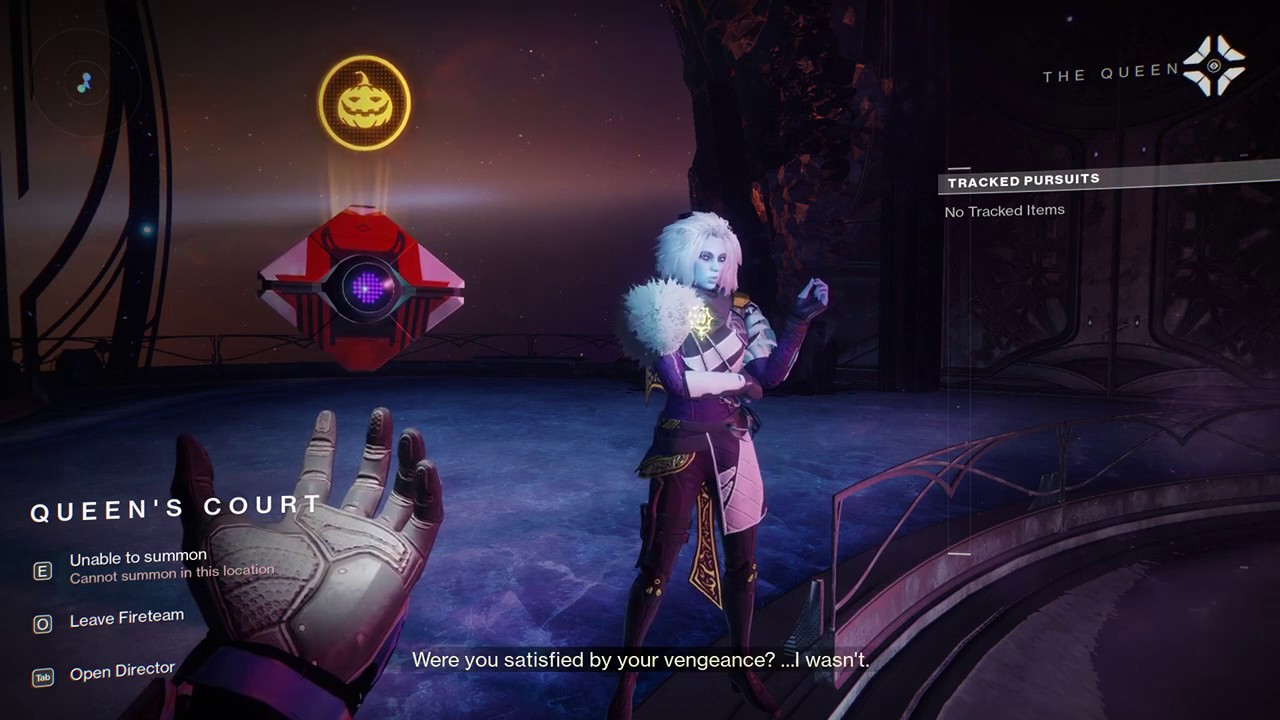This screenshot has width=1280, height=720.
Task: Click the Queen's Court location title
Action: pyautogui.click(x=176, y=509)
